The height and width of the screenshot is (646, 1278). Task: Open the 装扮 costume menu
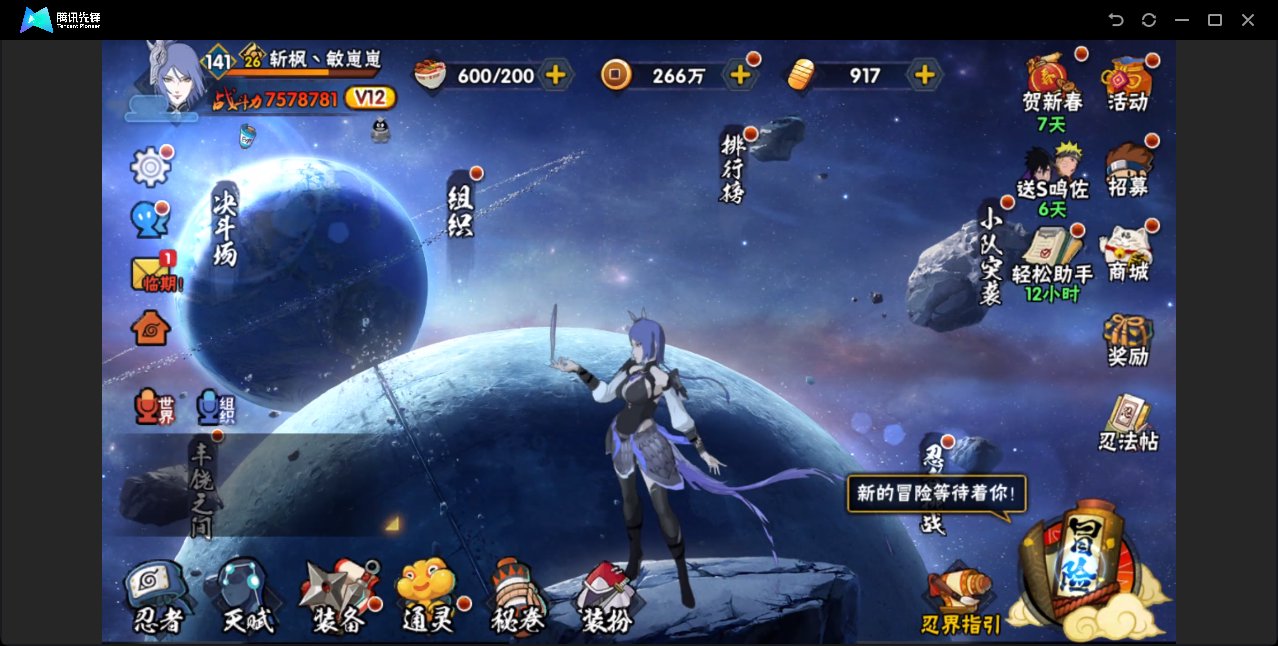click(x=605, y=598)
